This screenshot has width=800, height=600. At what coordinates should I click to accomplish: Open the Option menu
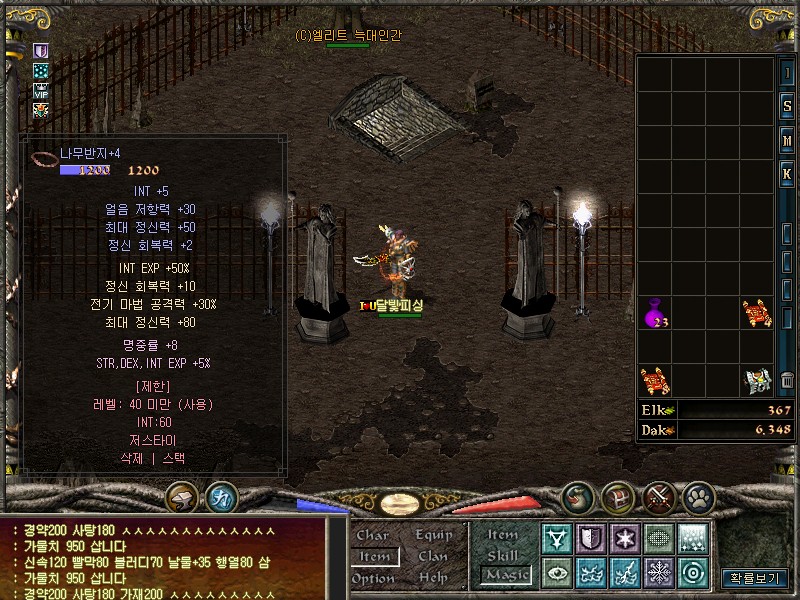pos(373,578)
